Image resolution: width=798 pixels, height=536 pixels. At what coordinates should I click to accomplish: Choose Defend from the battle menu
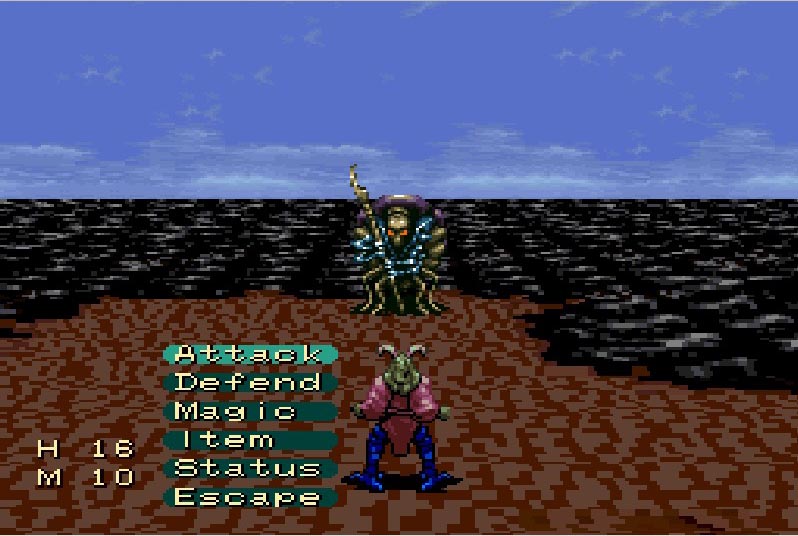249,382
